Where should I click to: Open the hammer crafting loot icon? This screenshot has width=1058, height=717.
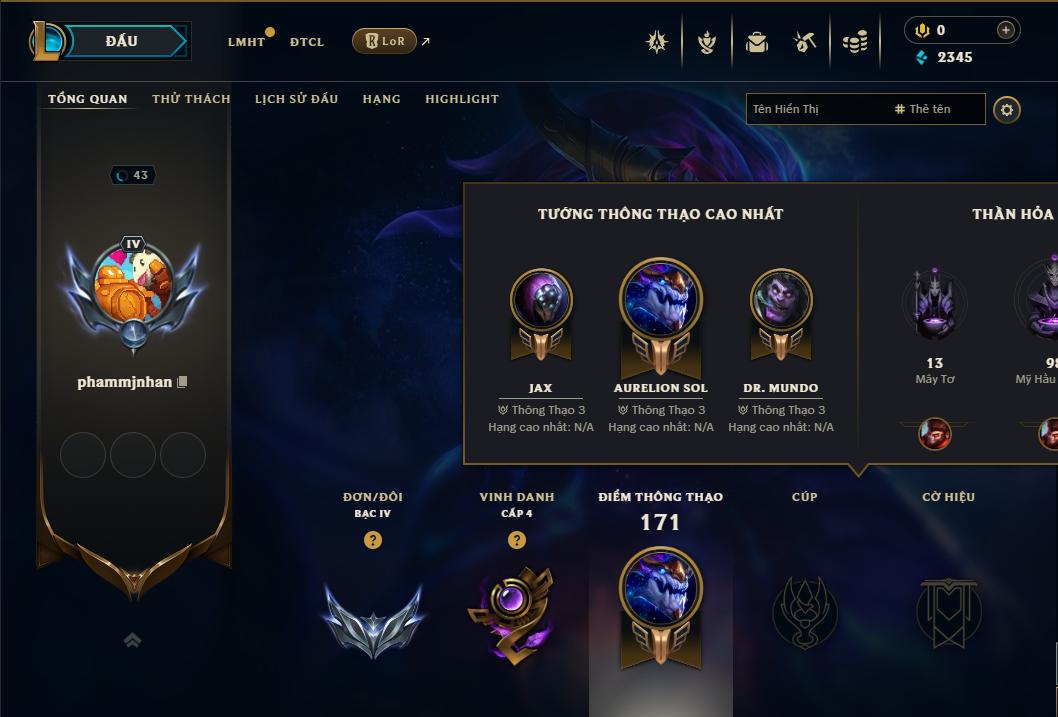point(805,42)
